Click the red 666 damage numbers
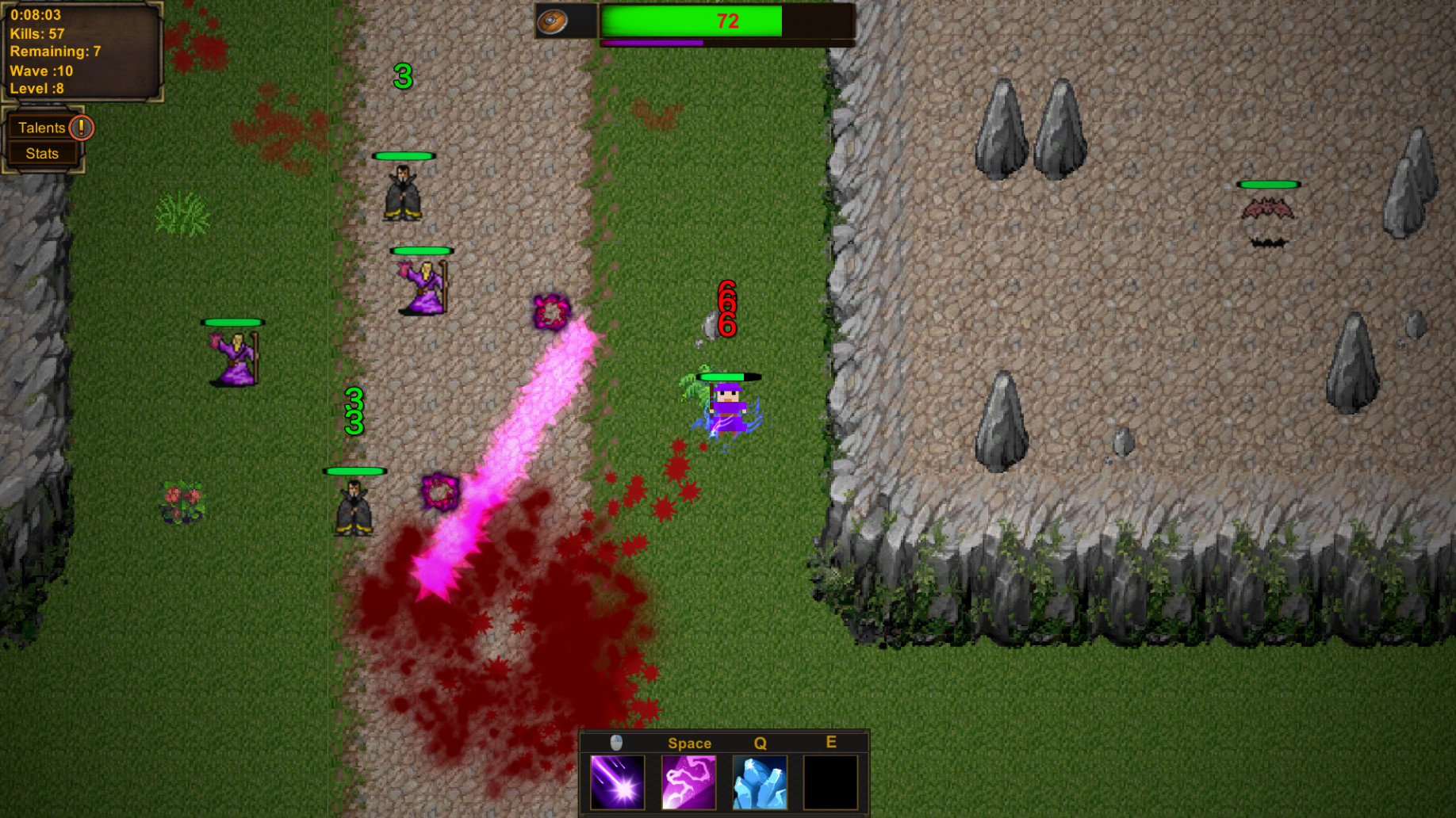Screen dimensions: 1456x818 click(x=726, y=308)
